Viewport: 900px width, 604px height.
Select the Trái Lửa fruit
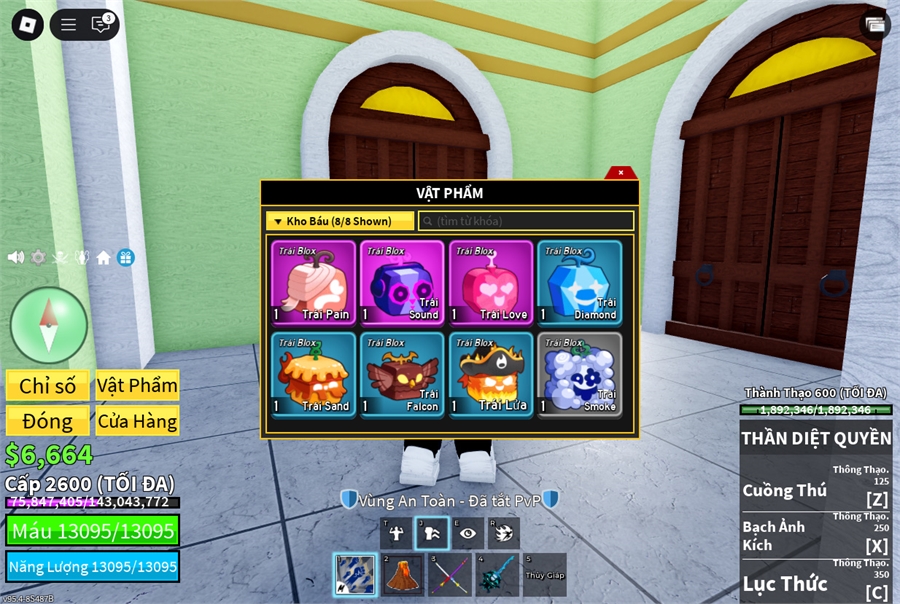point(490,374)
